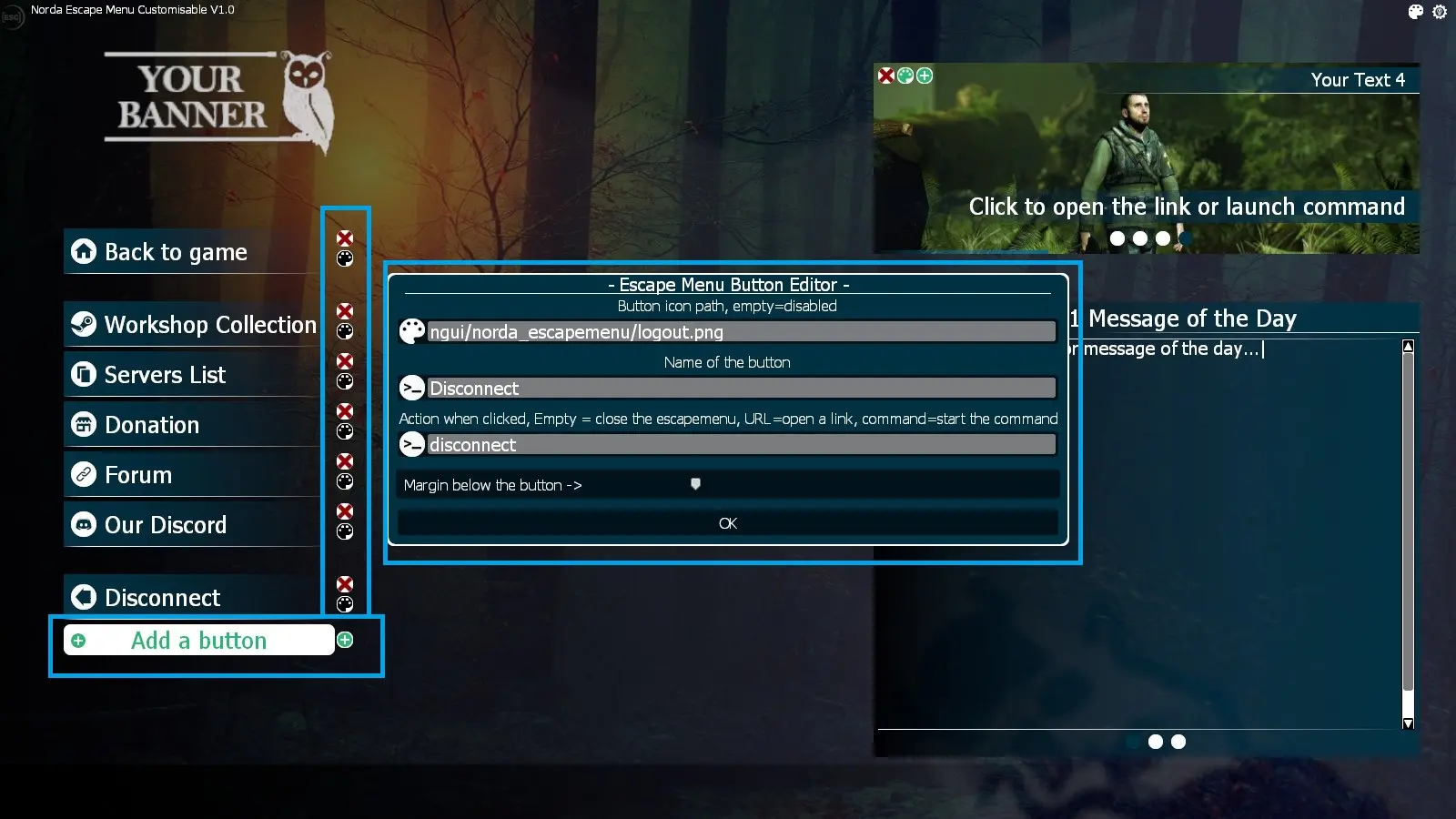1456x819 pixels.
Task: Click terminal icon beside the Disconnect name field
Action: click(x=412, y=388)
